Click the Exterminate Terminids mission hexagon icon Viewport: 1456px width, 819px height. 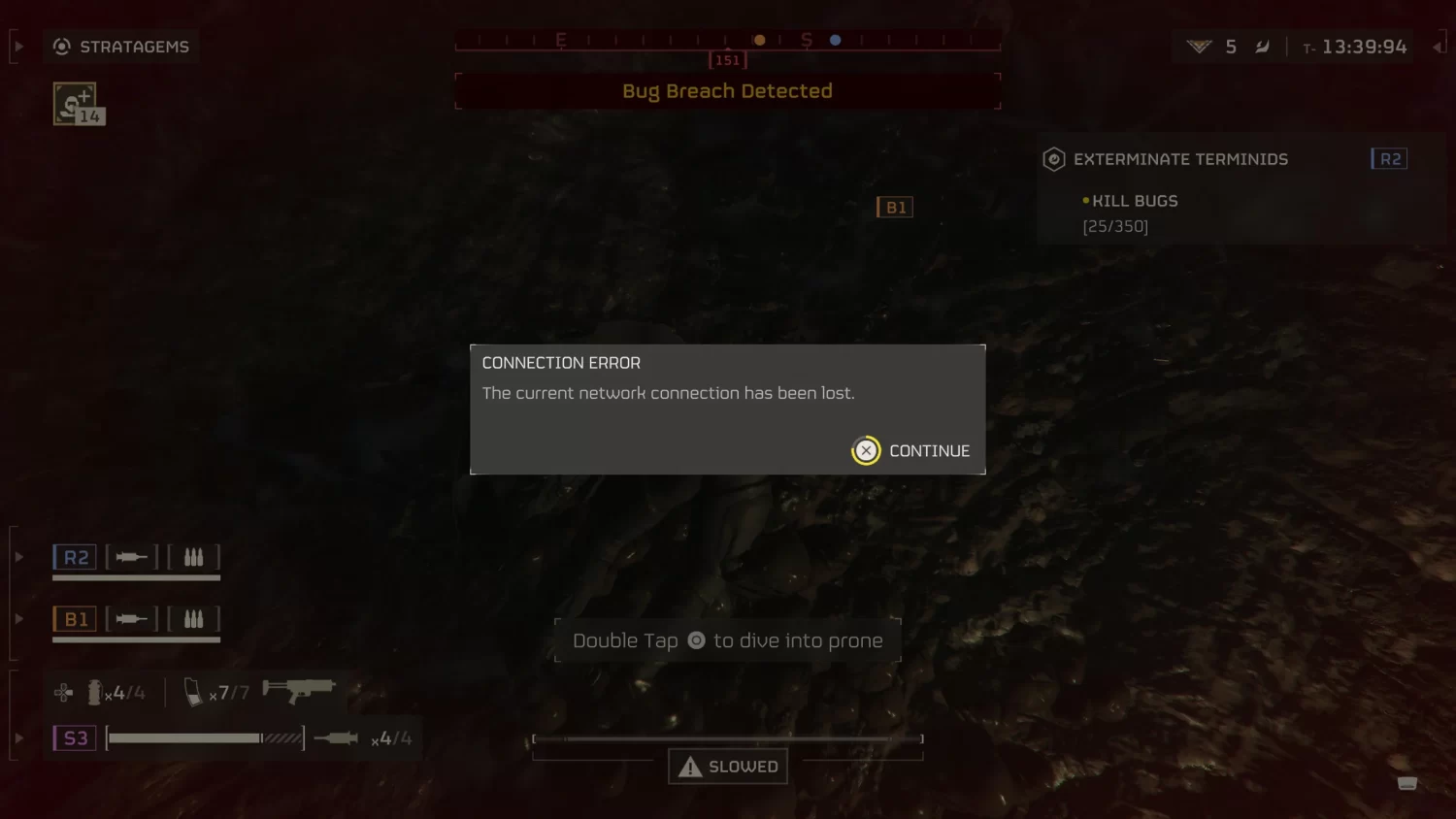coord(1053,159)
